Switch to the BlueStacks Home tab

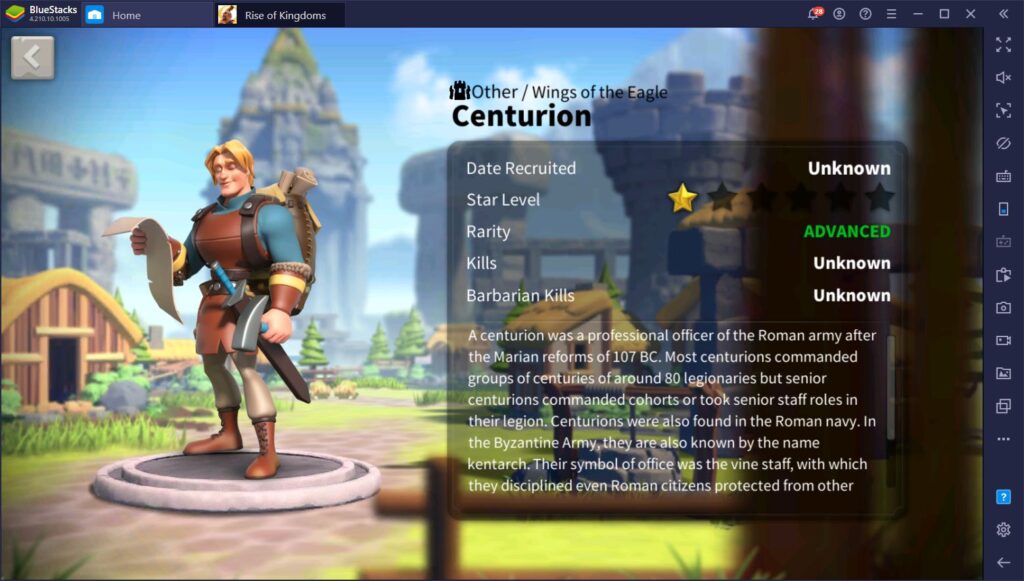click(125, 15)
